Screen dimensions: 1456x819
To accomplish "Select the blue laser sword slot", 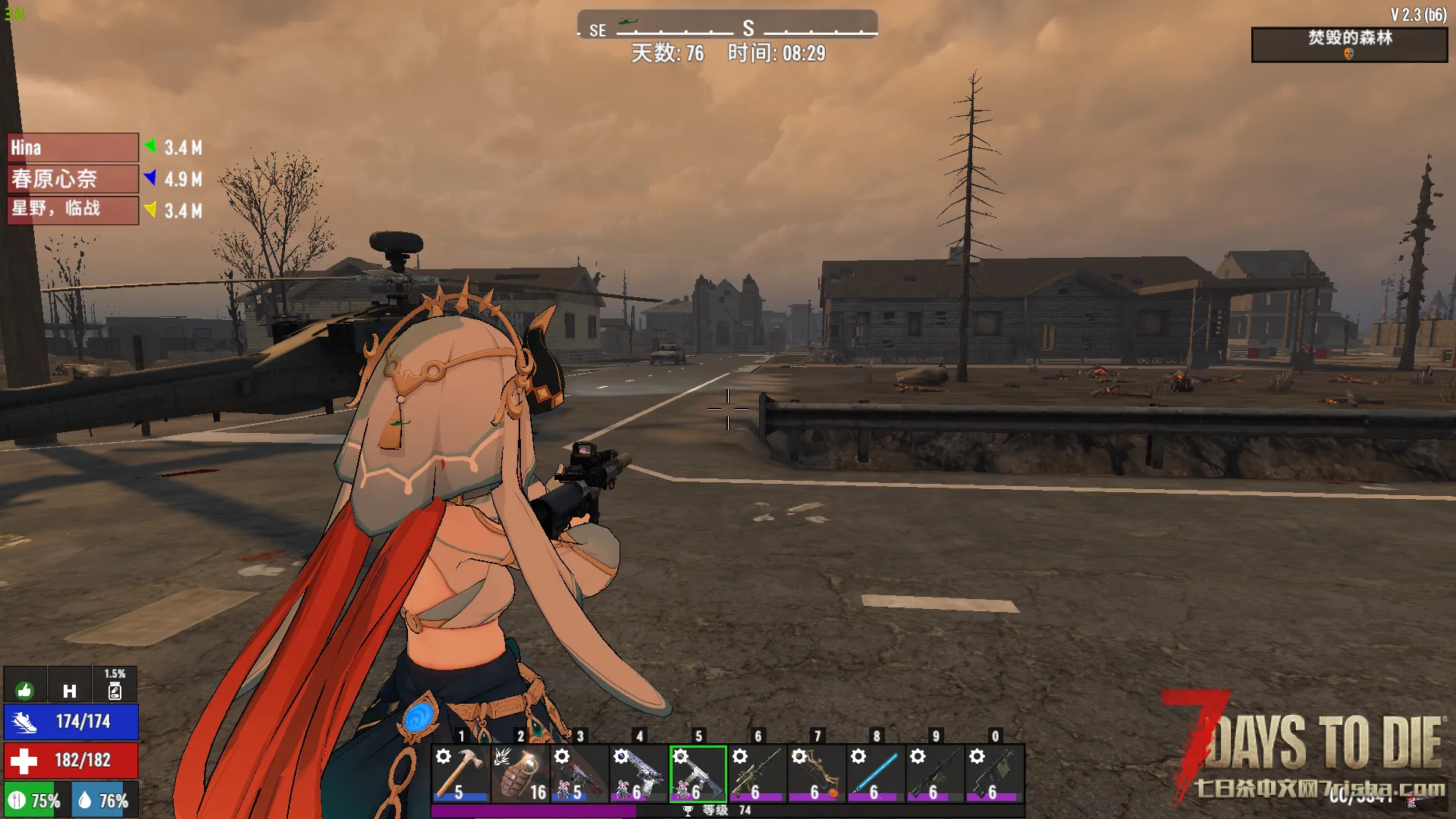I will pyautogui.click(x=875, y=773).
